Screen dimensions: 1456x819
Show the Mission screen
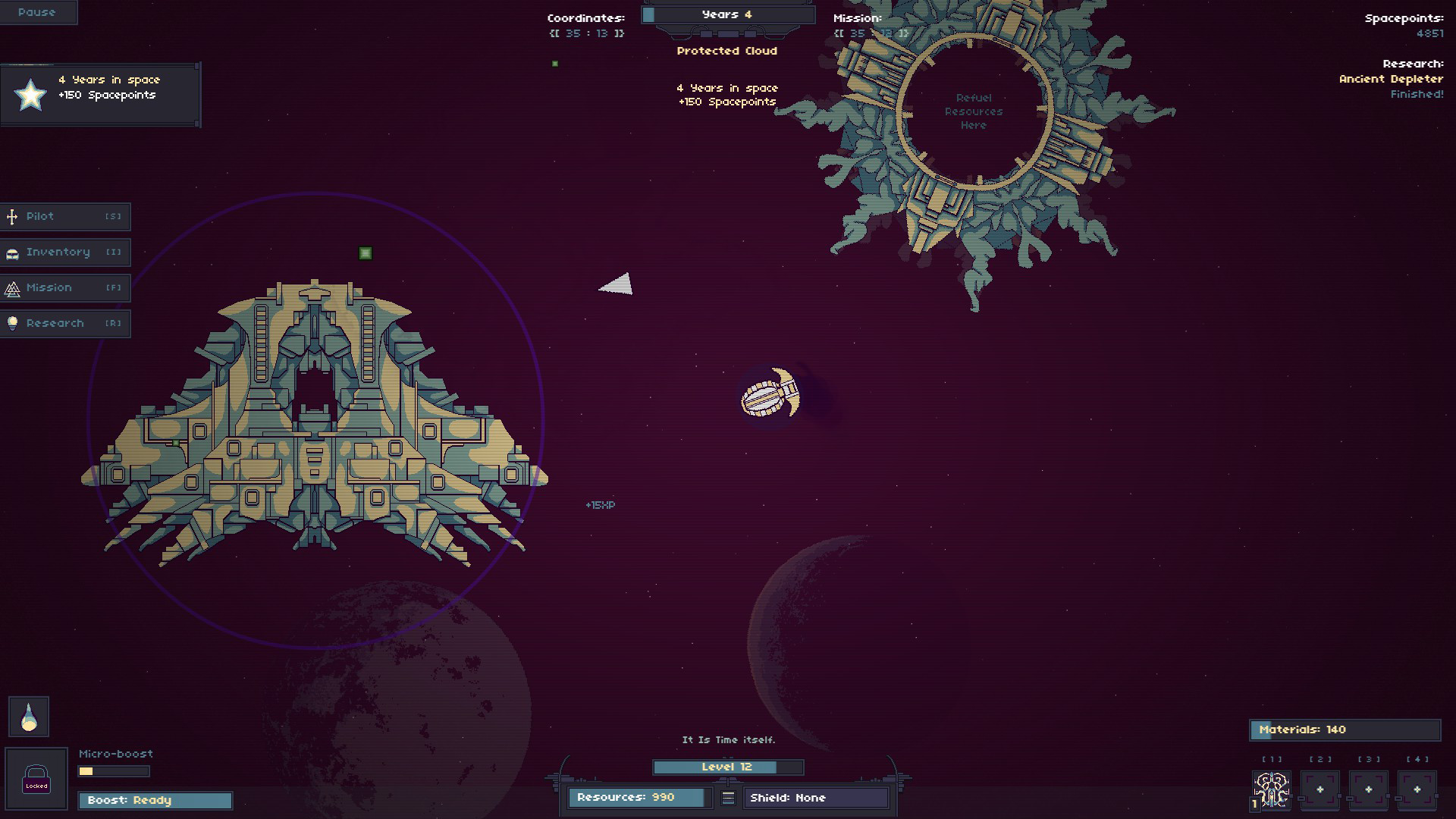point(65,288)
